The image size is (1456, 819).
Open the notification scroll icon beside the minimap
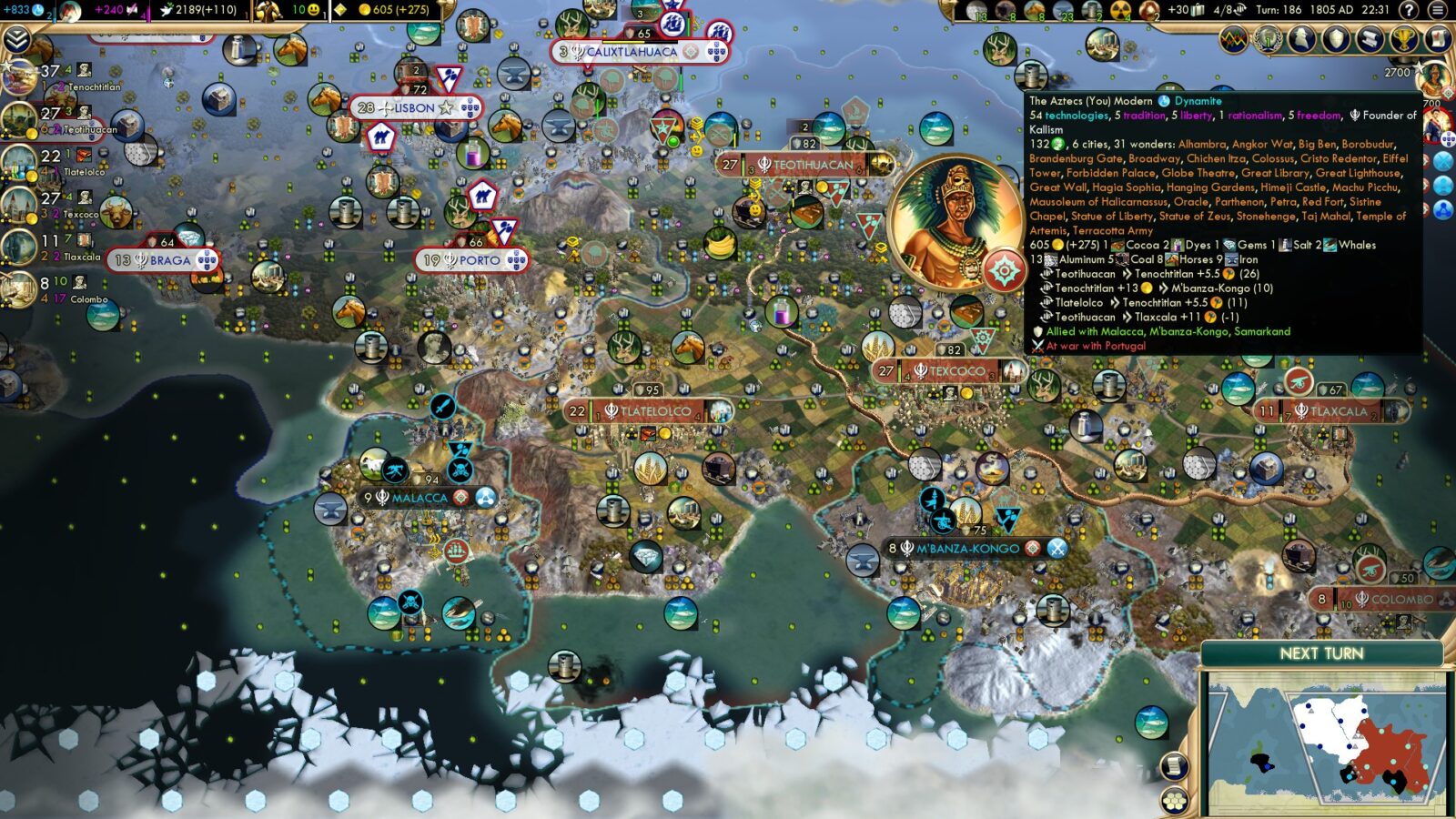1174,765
